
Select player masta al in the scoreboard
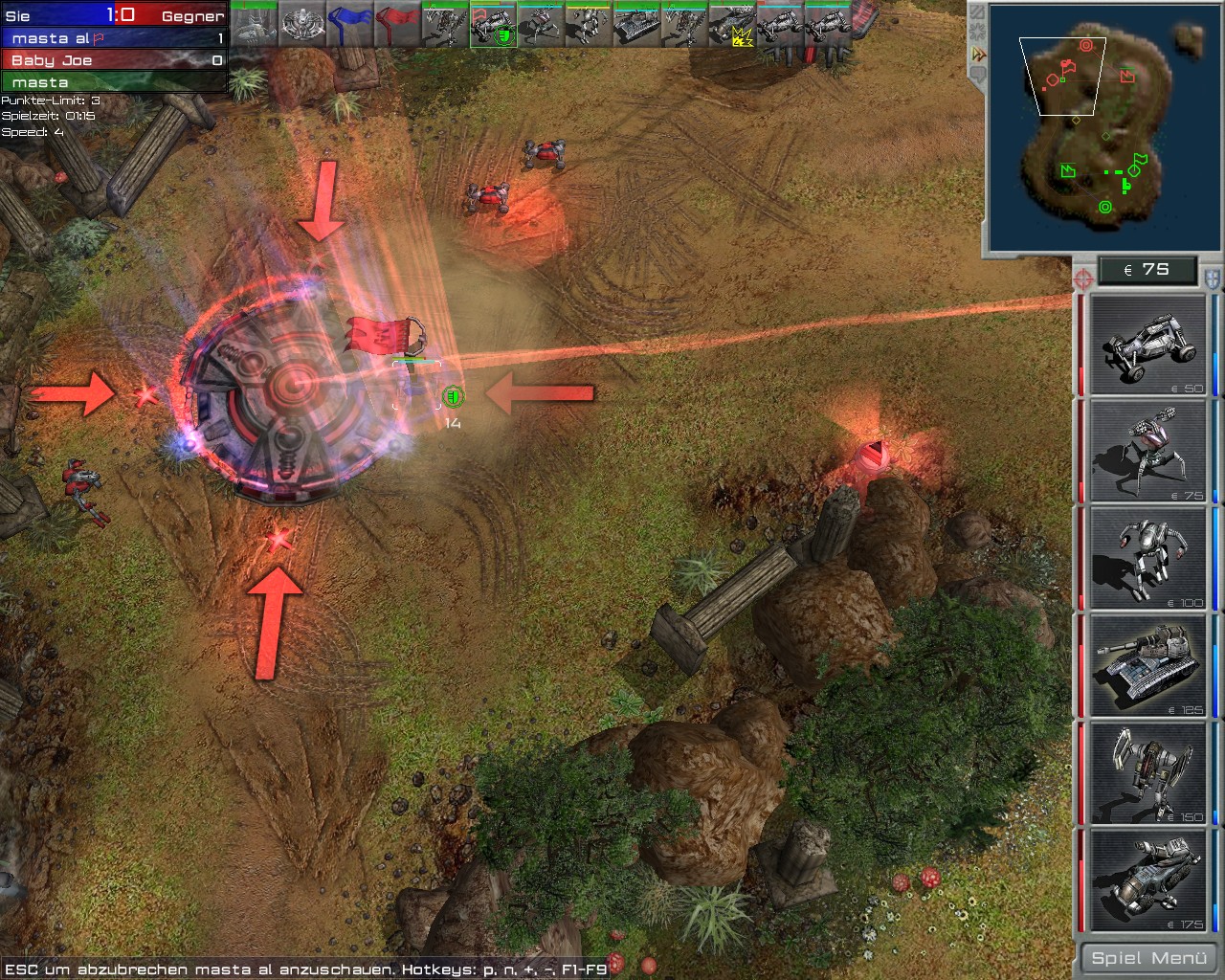(113, 38)
